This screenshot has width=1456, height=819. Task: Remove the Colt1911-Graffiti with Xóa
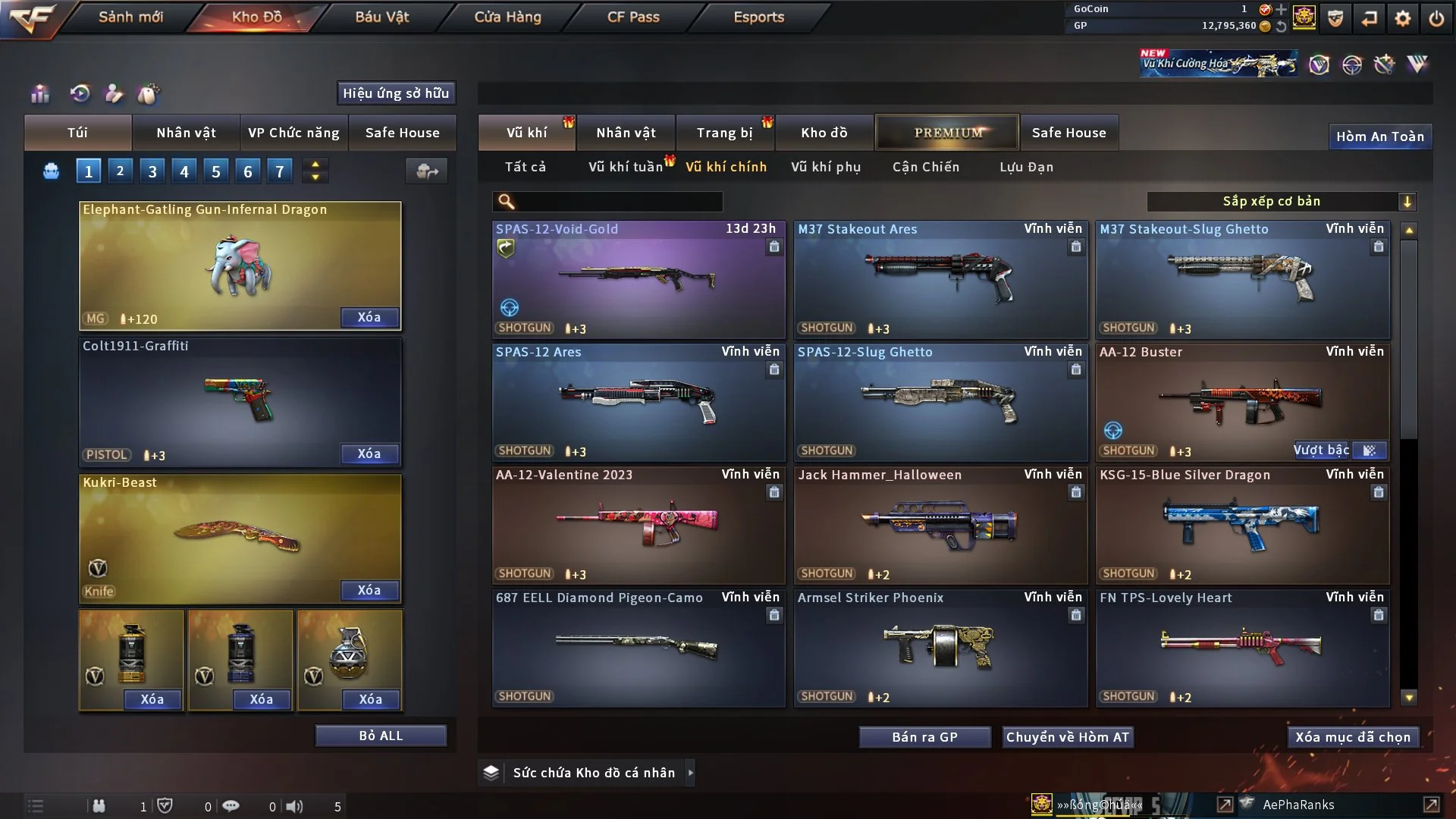(x=369, y=453)
